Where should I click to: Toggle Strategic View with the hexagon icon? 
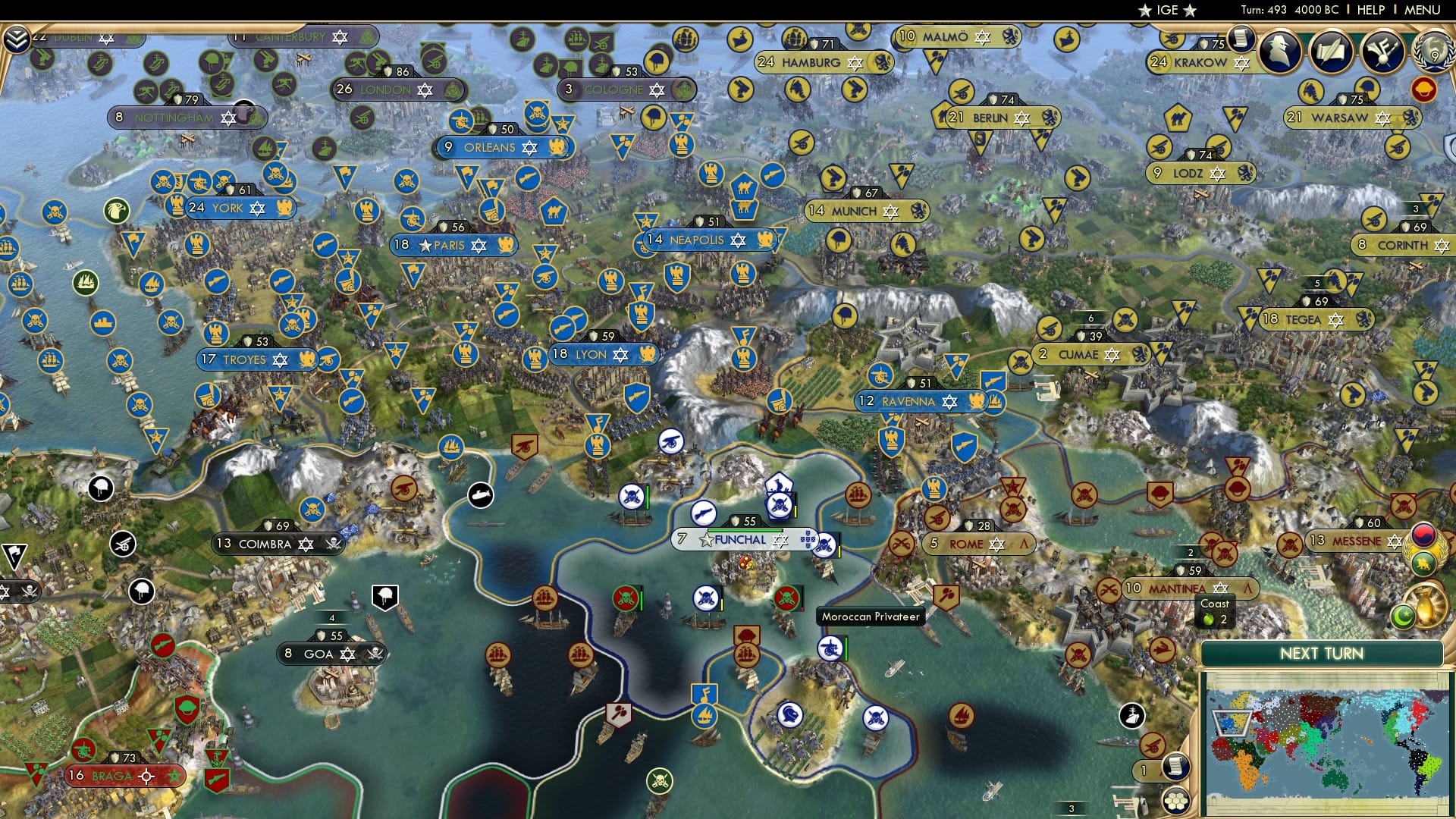pos(1177,802)
